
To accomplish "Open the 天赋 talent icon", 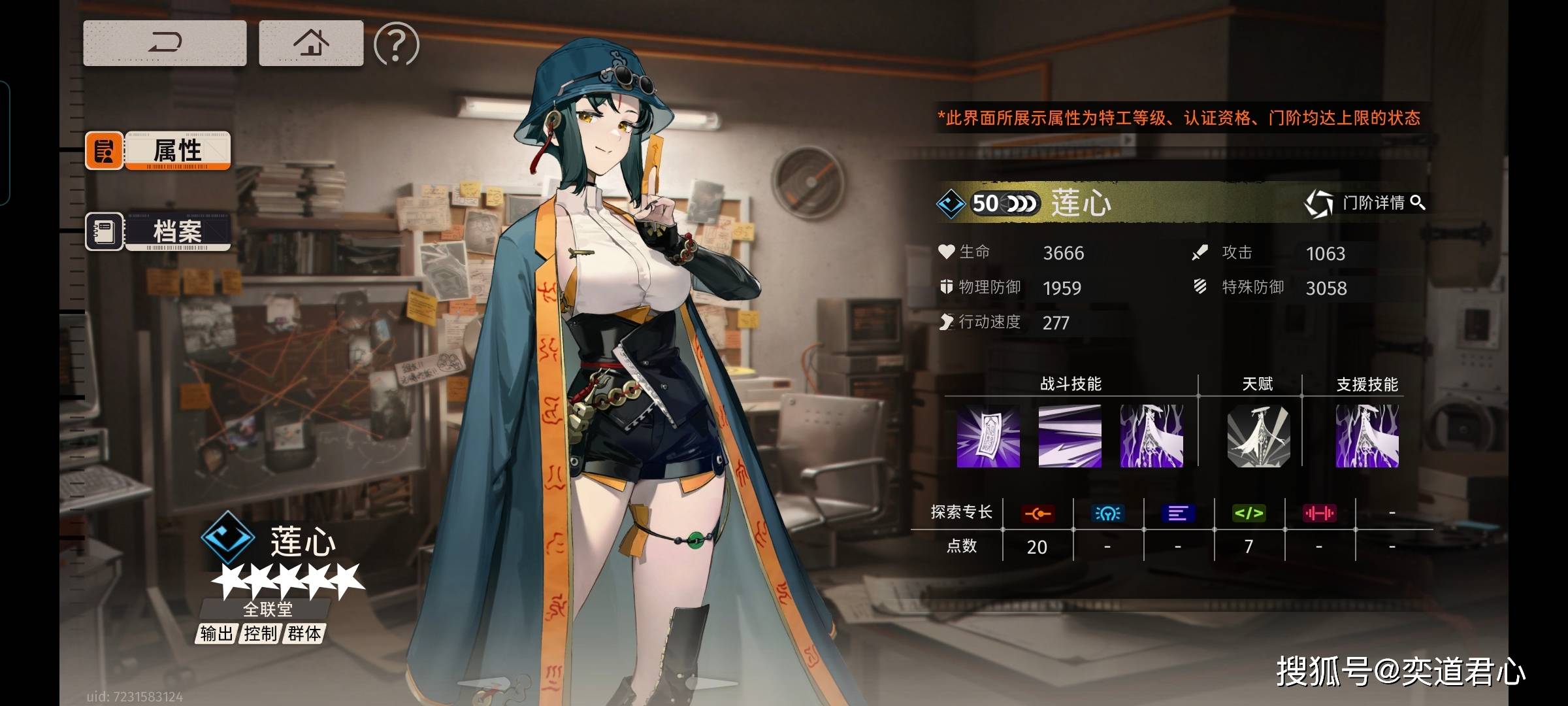I will coord(1258,436).
